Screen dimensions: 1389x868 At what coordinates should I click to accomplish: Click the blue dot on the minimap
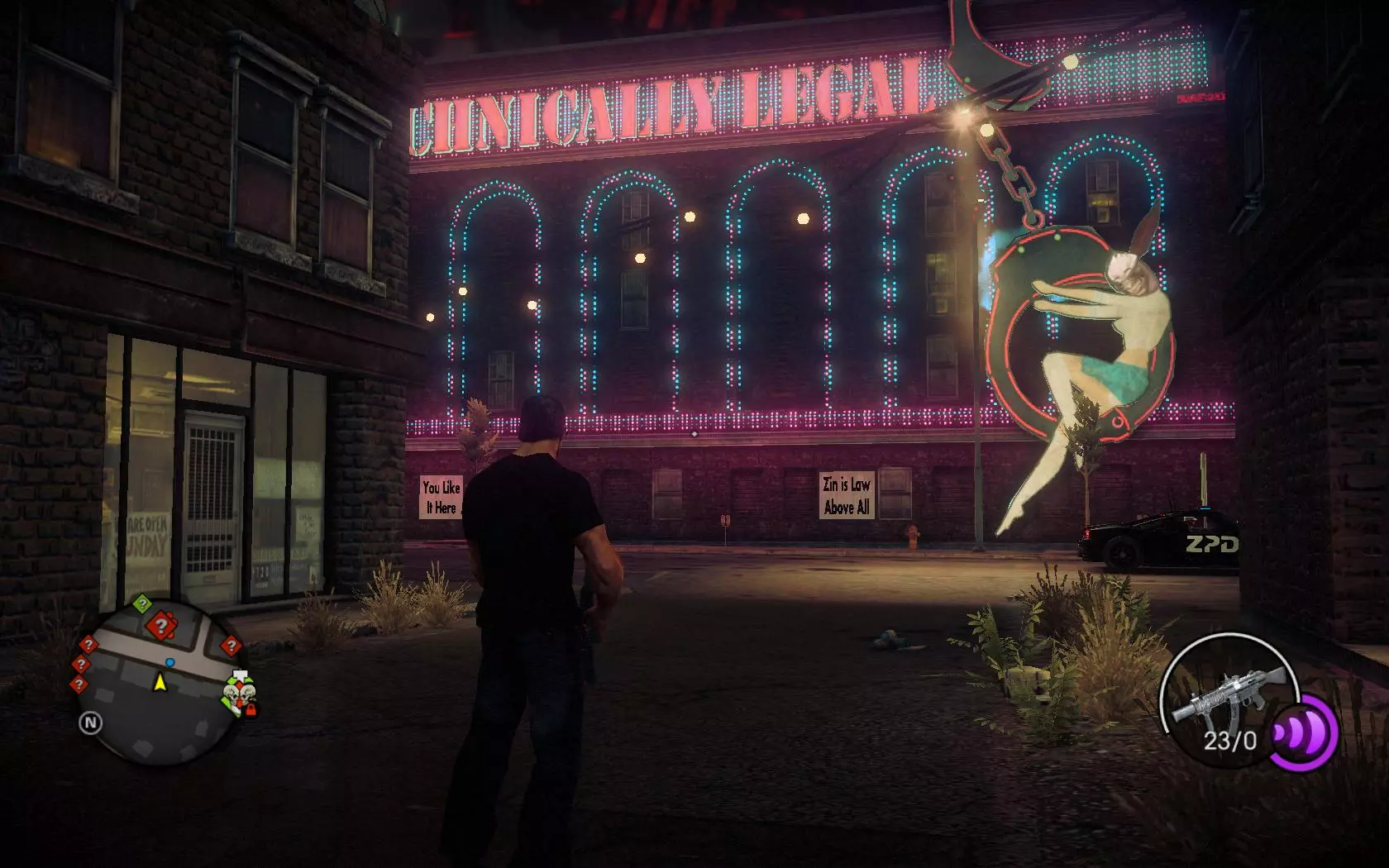(169, 662)
